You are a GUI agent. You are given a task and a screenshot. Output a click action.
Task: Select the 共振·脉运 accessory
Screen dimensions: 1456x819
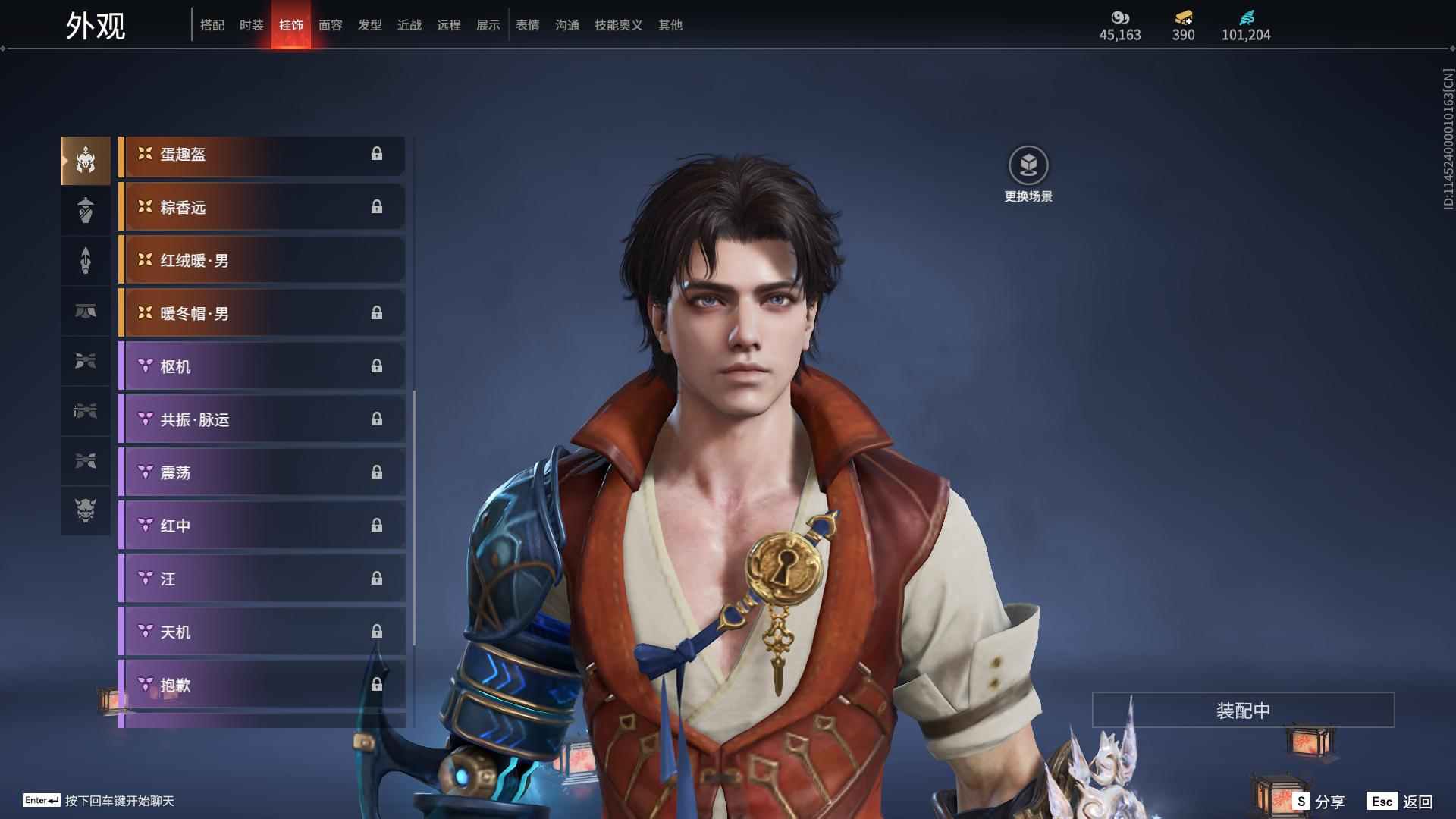click(262, 420)
